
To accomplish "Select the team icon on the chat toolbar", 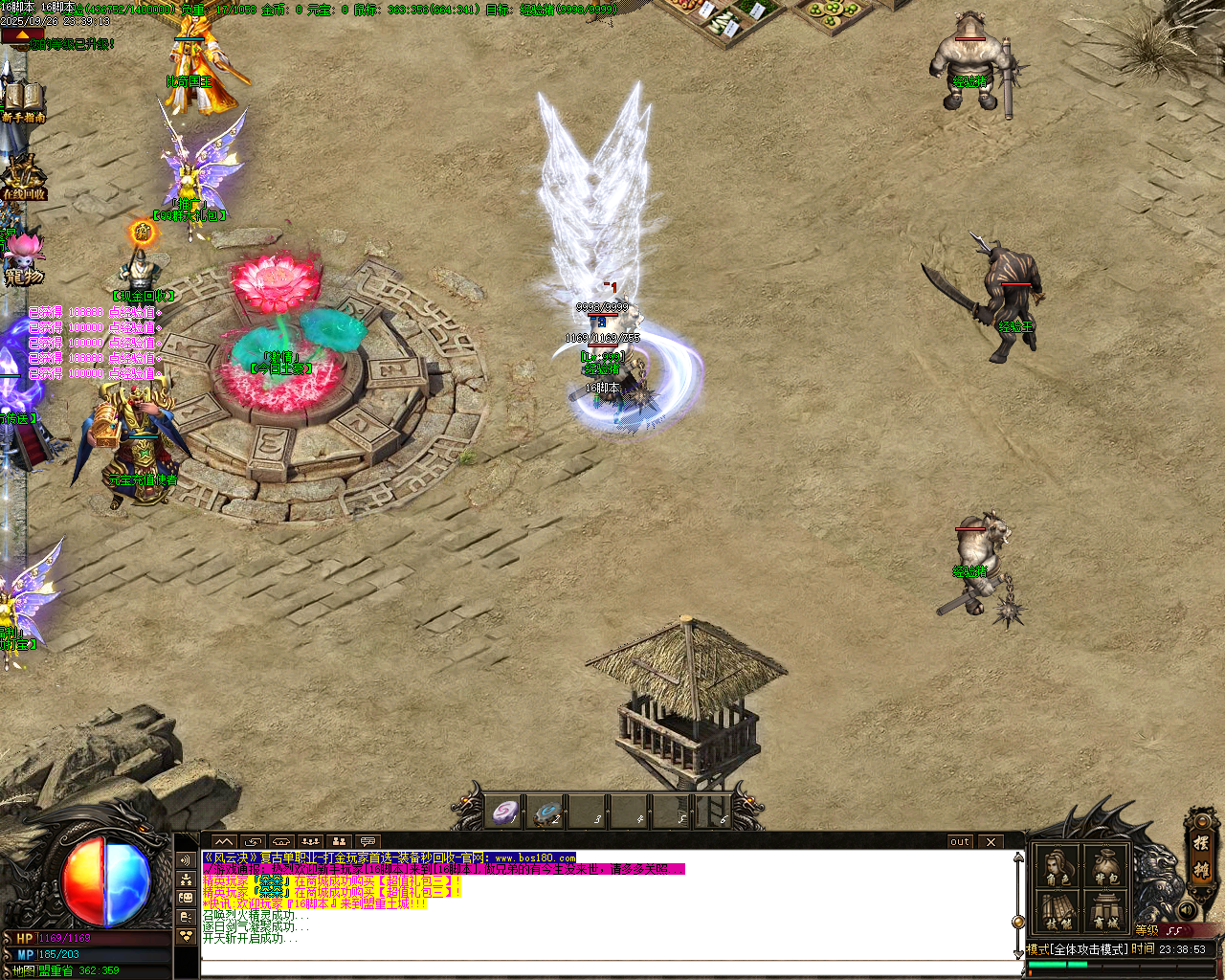I will [310, 841].
